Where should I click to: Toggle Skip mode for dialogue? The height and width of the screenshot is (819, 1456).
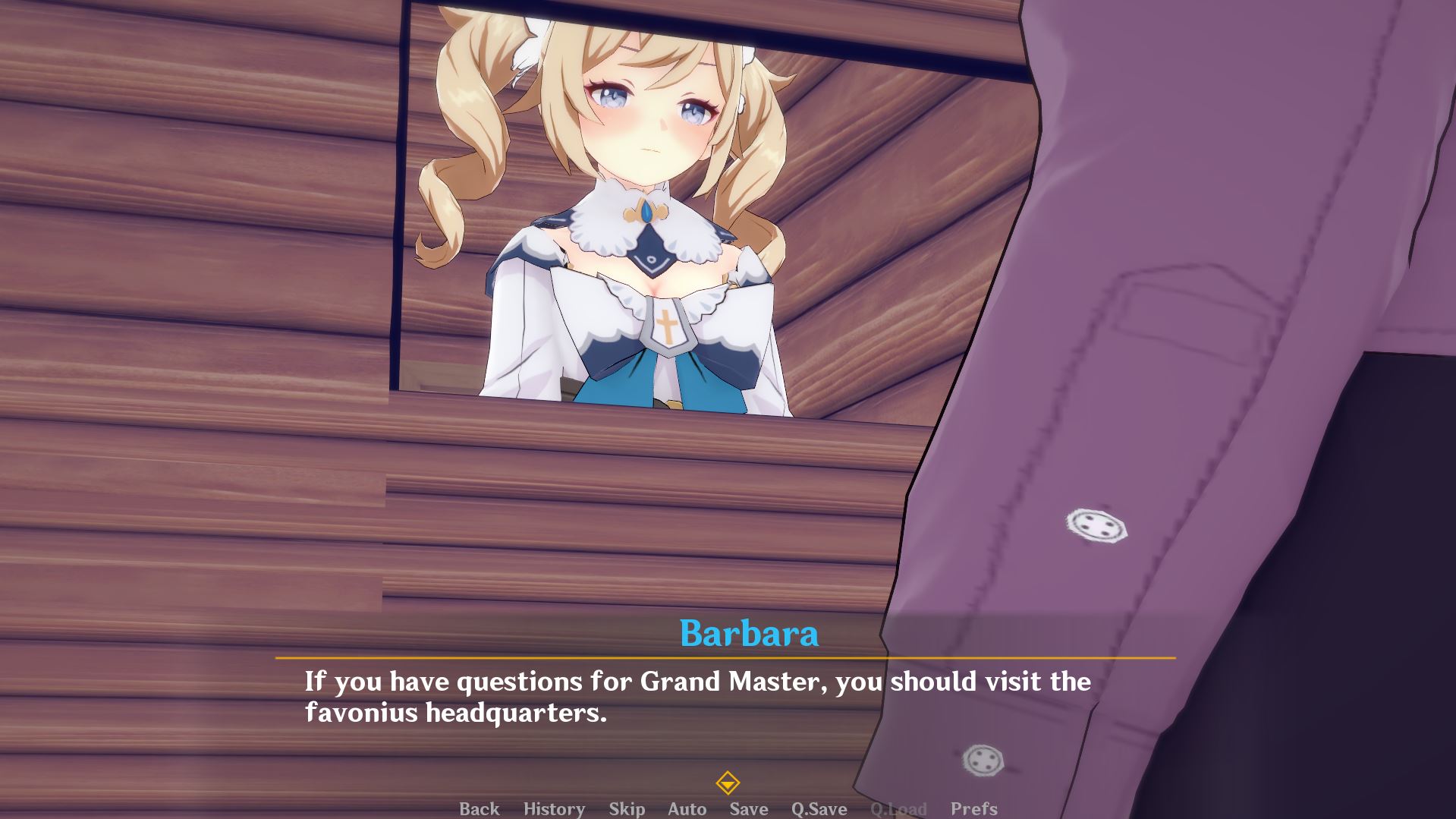[627, 808]
